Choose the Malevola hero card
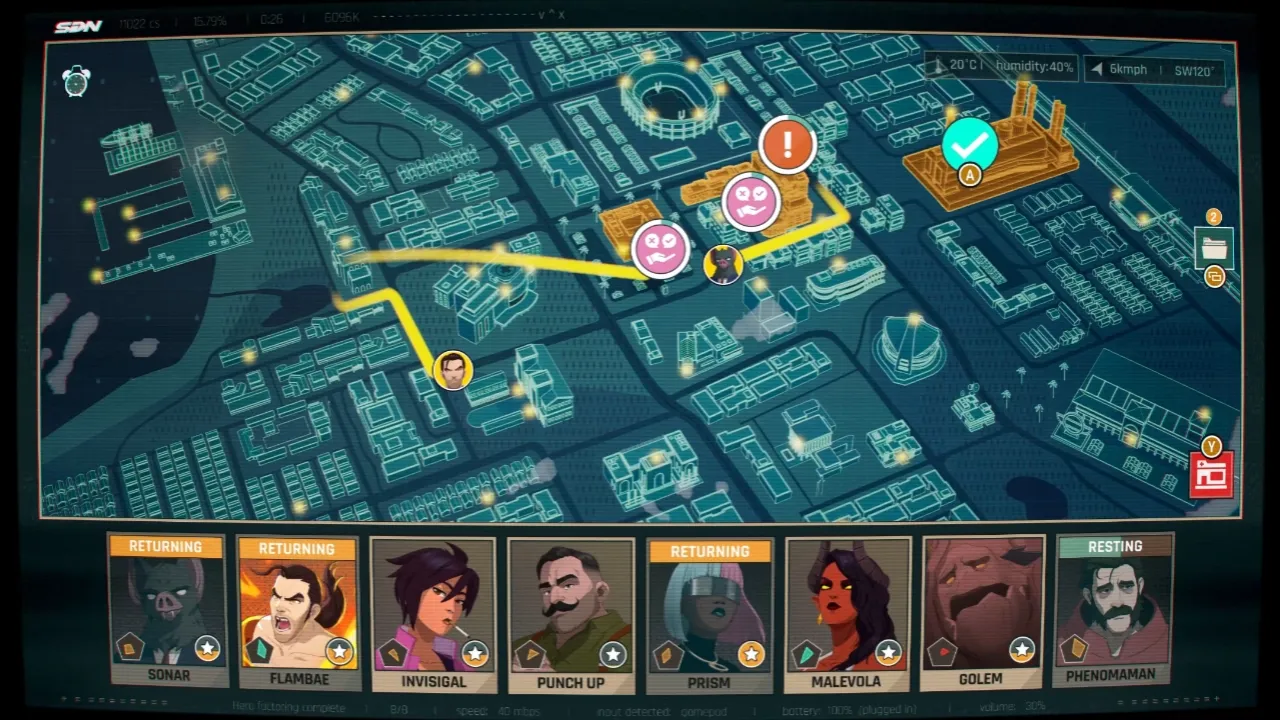This screenshot has width=1280, height=720. point(847,614)
